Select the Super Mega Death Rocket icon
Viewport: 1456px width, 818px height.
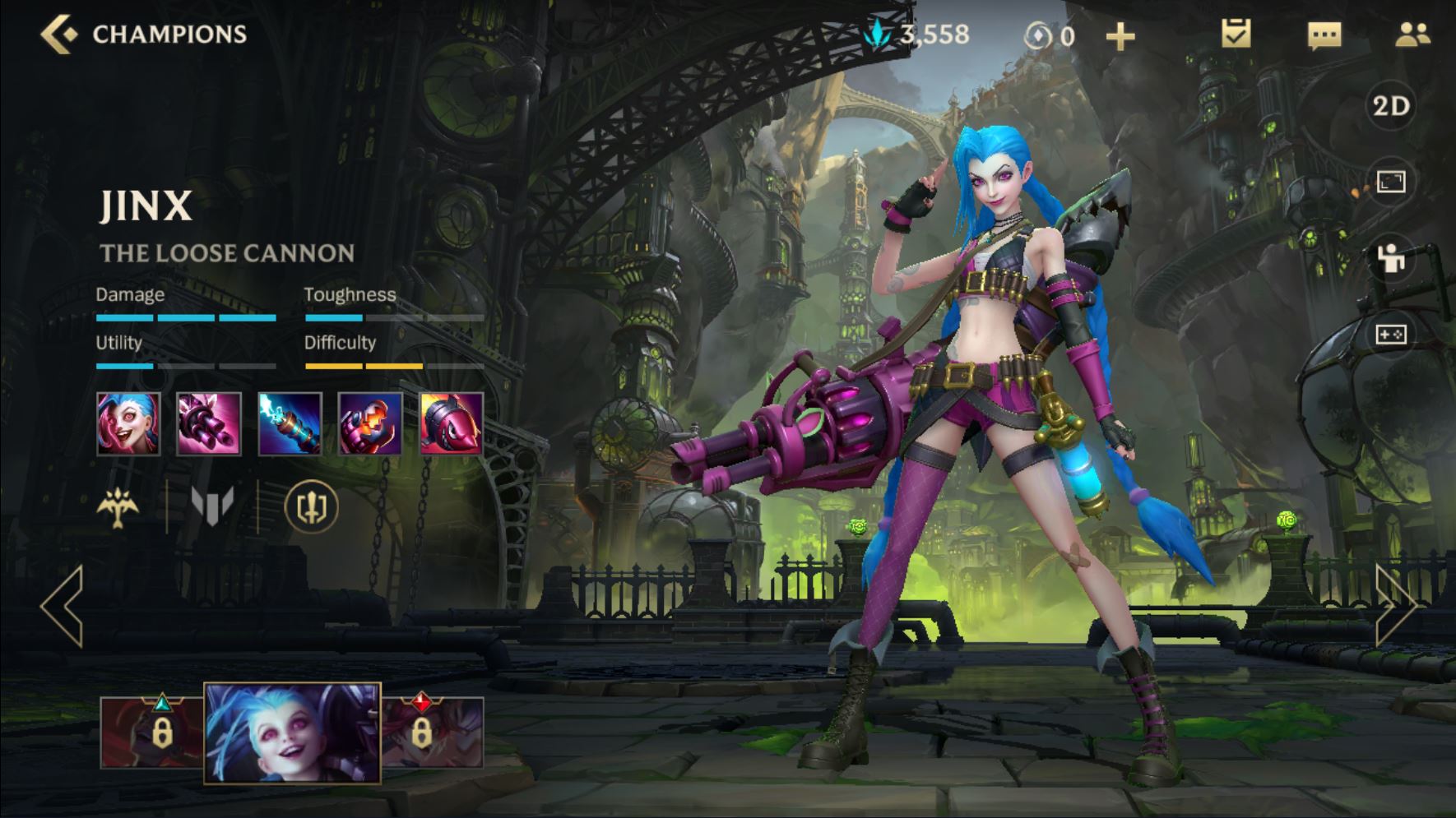(x=451, y=423)
